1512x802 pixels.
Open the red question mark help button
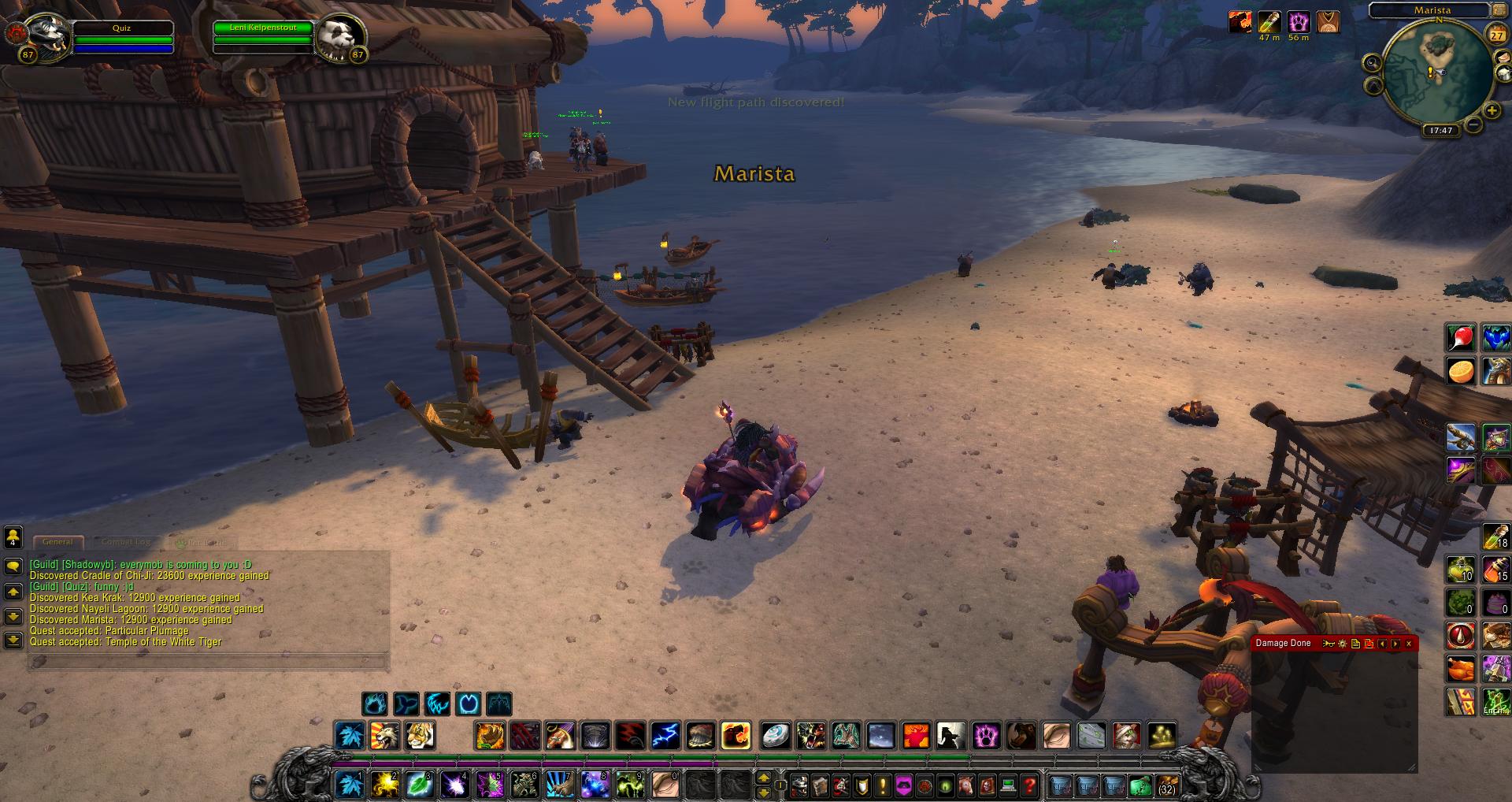(1028, 785)
